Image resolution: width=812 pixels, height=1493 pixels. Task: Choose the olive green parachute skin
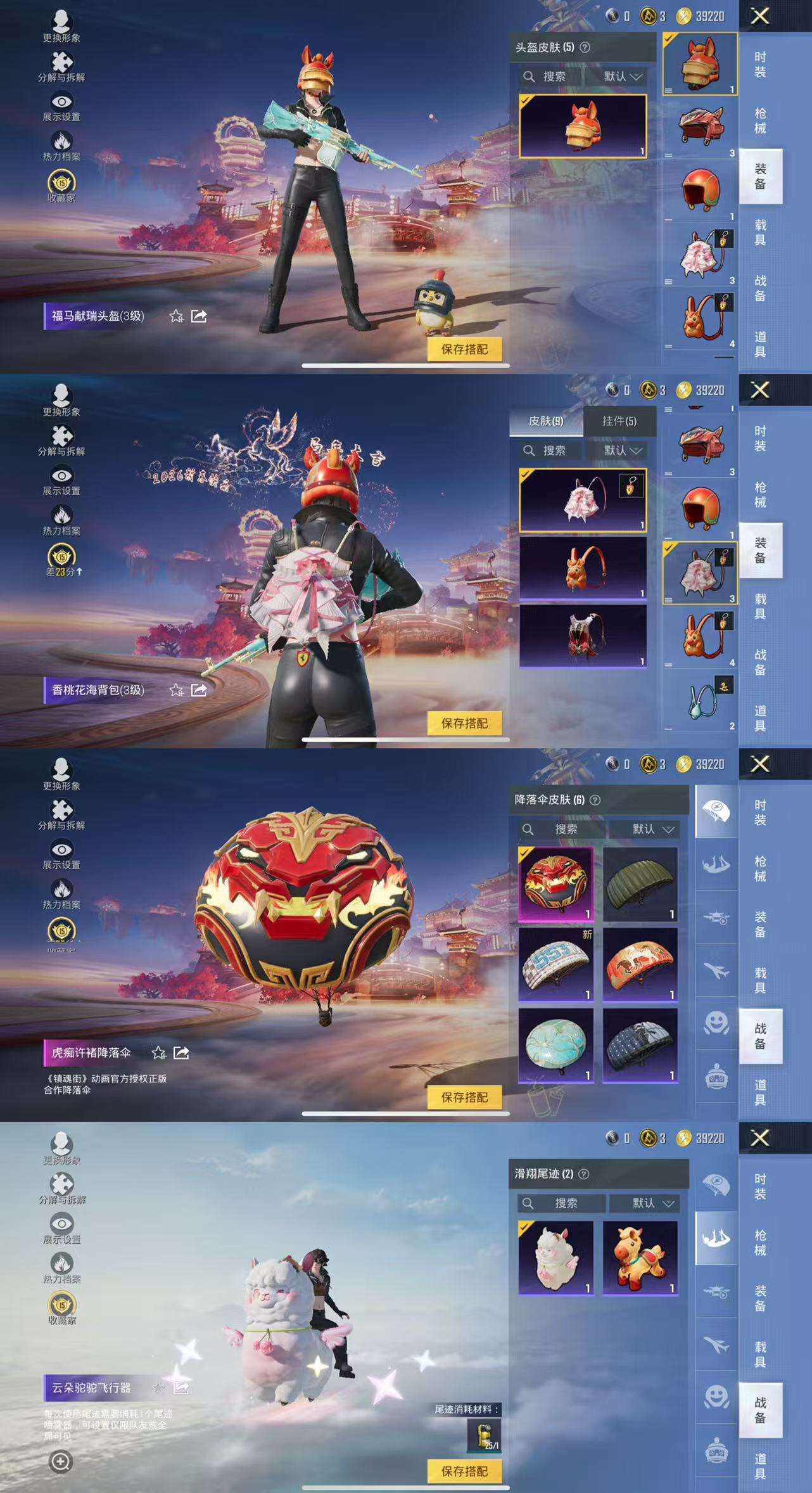point(640,884)
